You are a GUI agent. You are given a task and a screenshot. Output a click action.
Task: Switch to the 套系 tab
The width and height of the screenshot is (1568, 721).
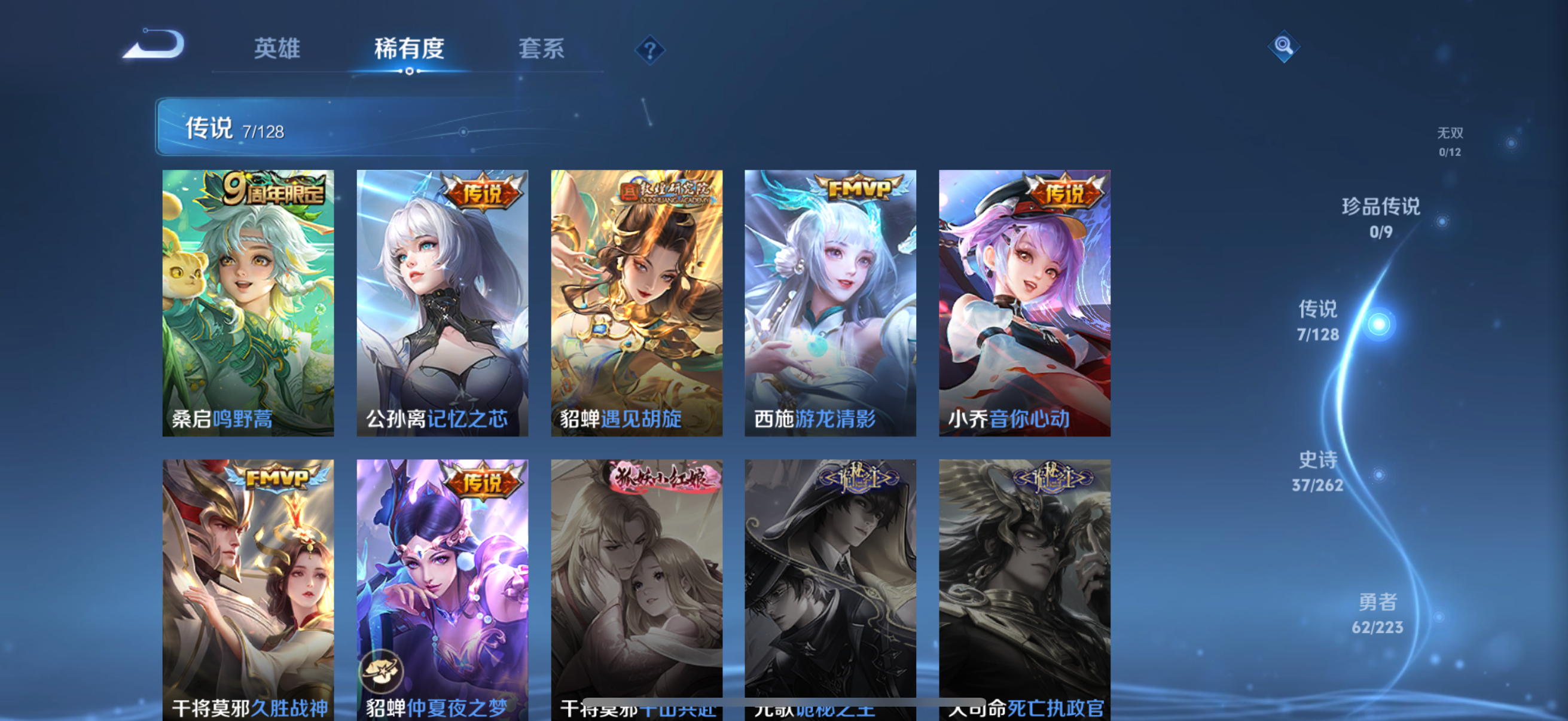pos(542,50)
